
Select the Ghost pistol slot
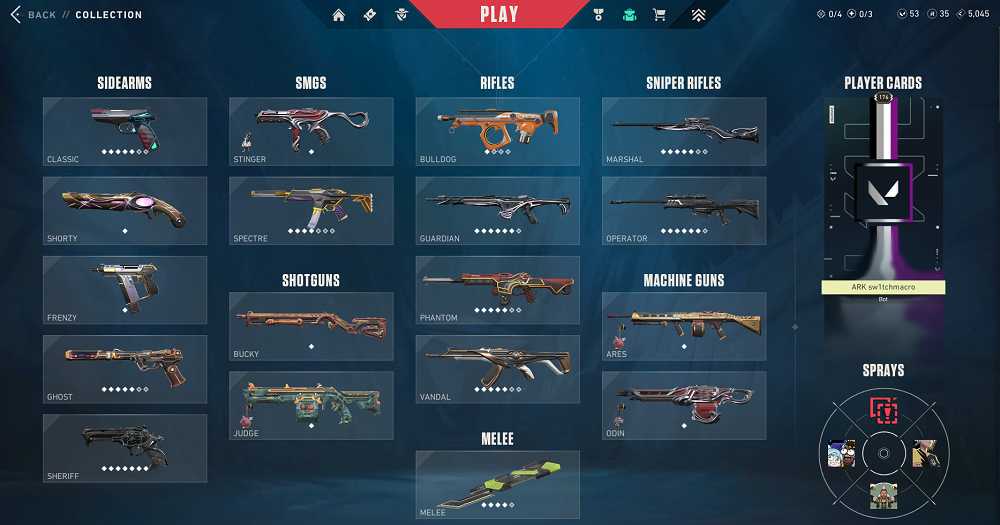pyautogui.click(x=125, y=368)
